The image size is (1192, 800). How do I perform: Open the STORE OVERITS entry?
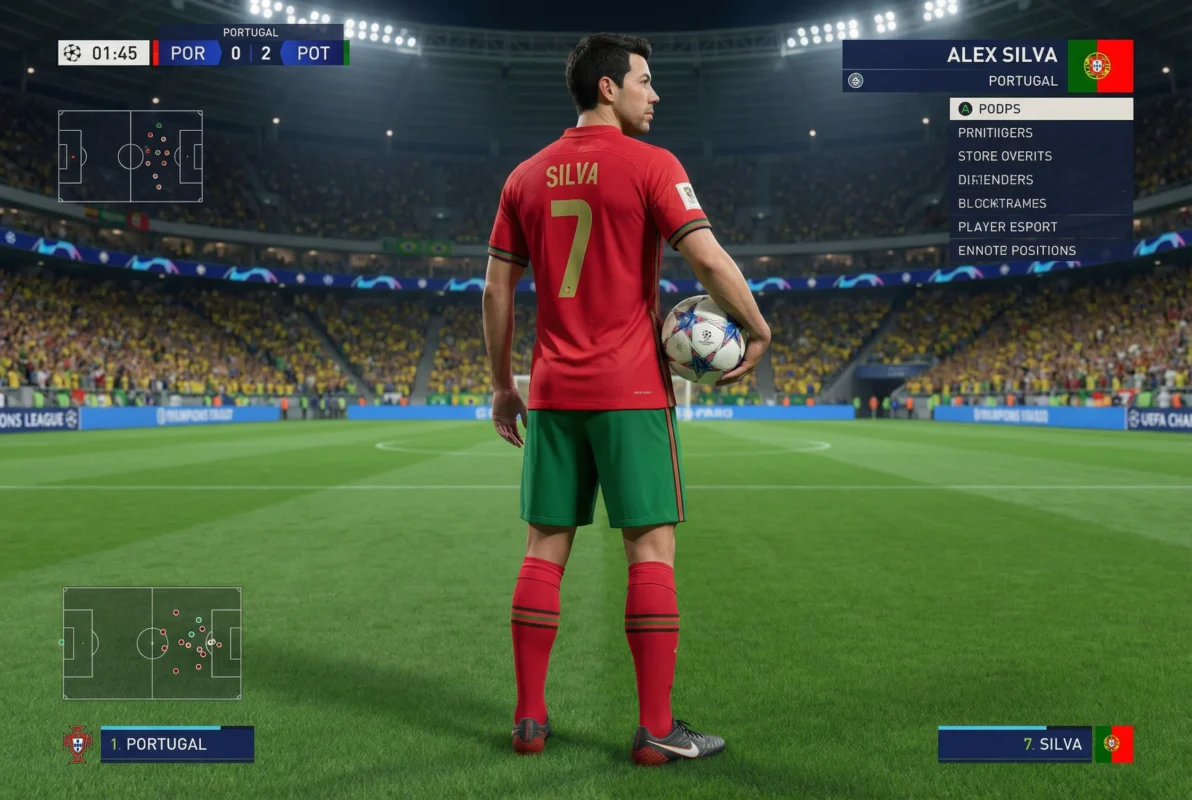click(1040, 156)
